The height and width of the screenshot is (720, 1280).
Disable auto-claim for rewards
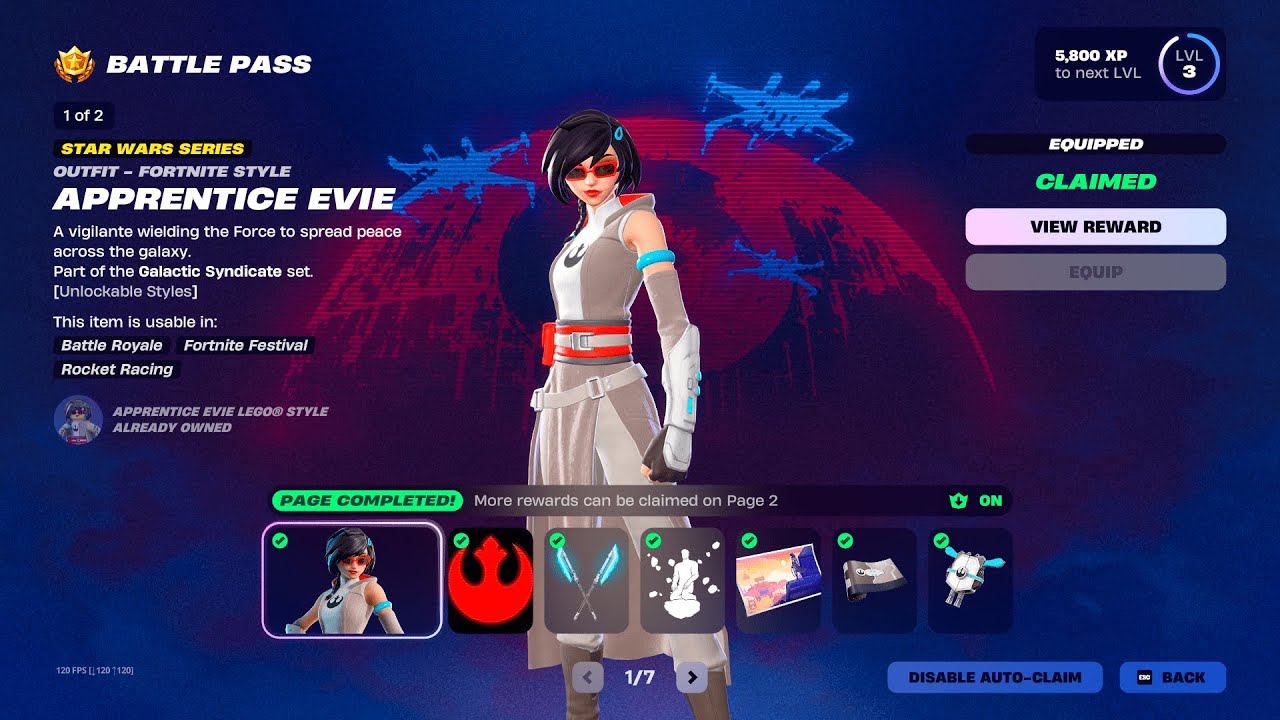[x=994, y=677]
